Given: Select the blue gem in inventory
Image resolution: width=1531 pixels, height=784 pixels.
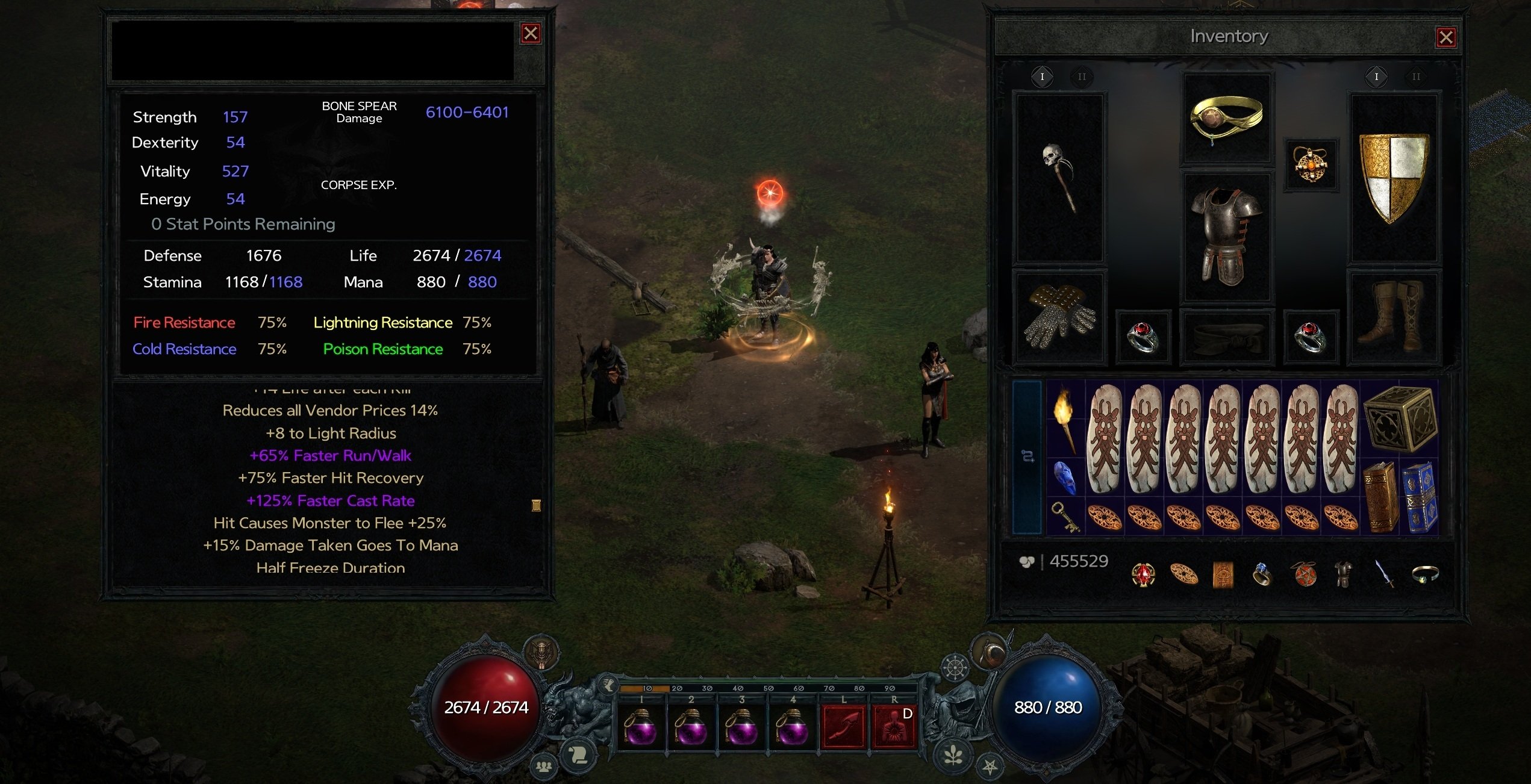Looking at the screenshot, I should coord(1065,478).
